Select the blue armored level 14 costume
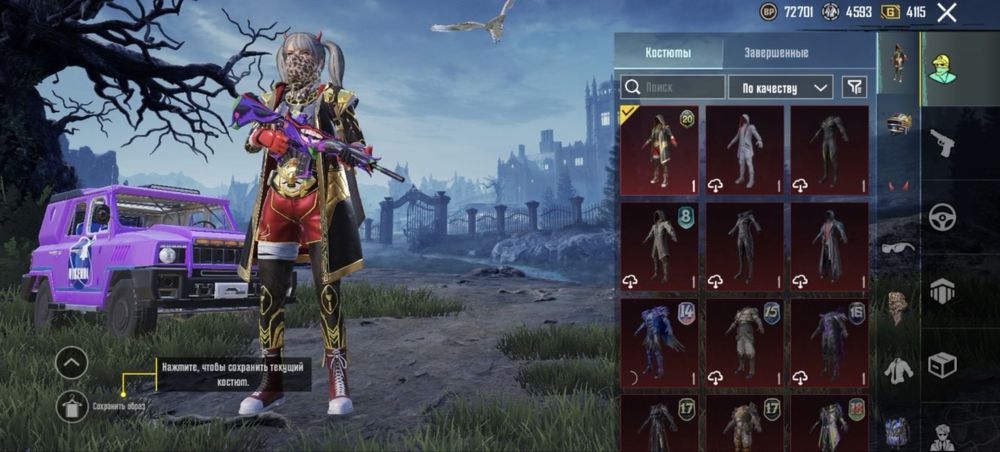Viewport: 1000px width, 452px height. point(658,342)
